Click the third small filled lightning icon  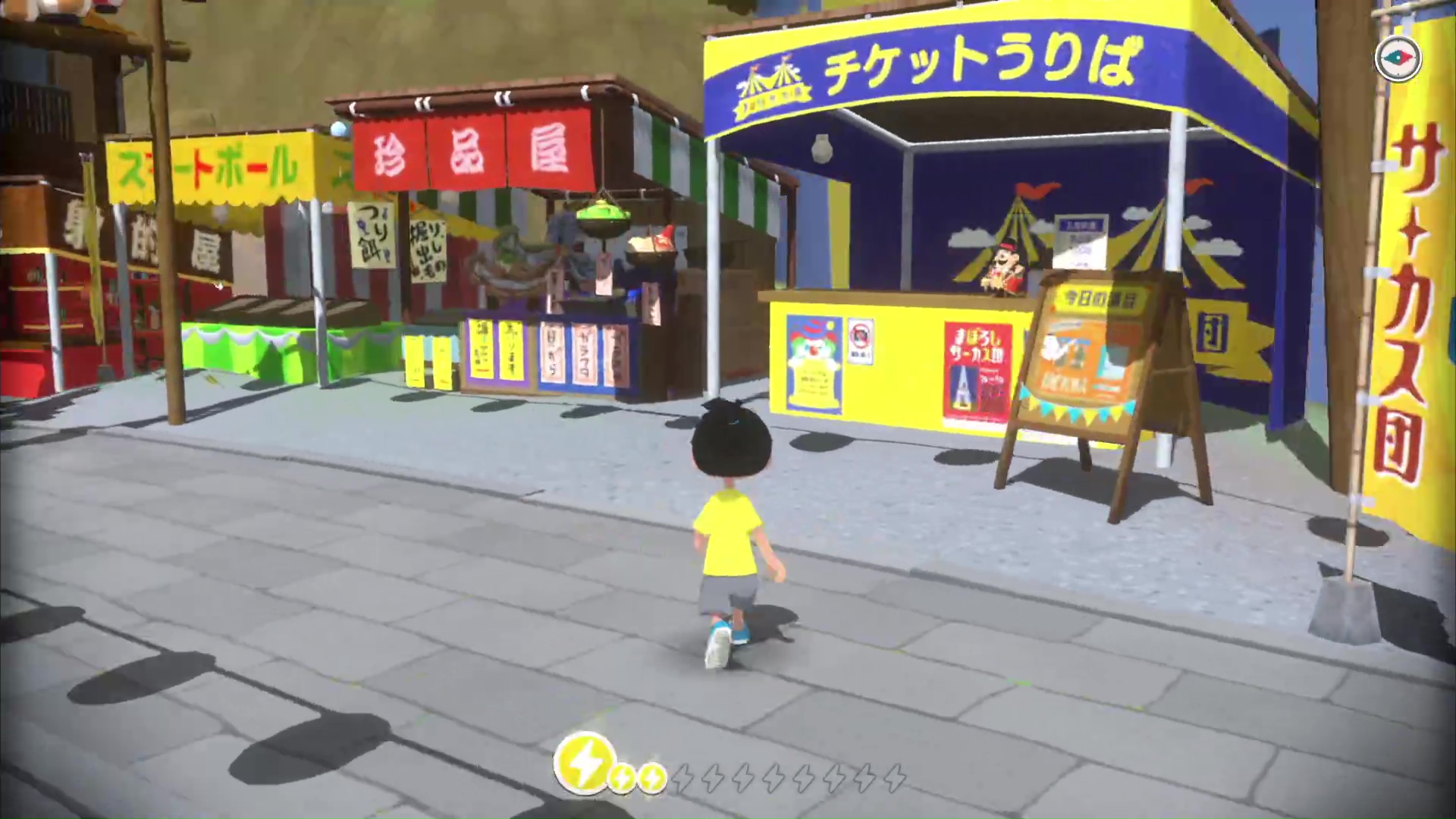(651, 777)
